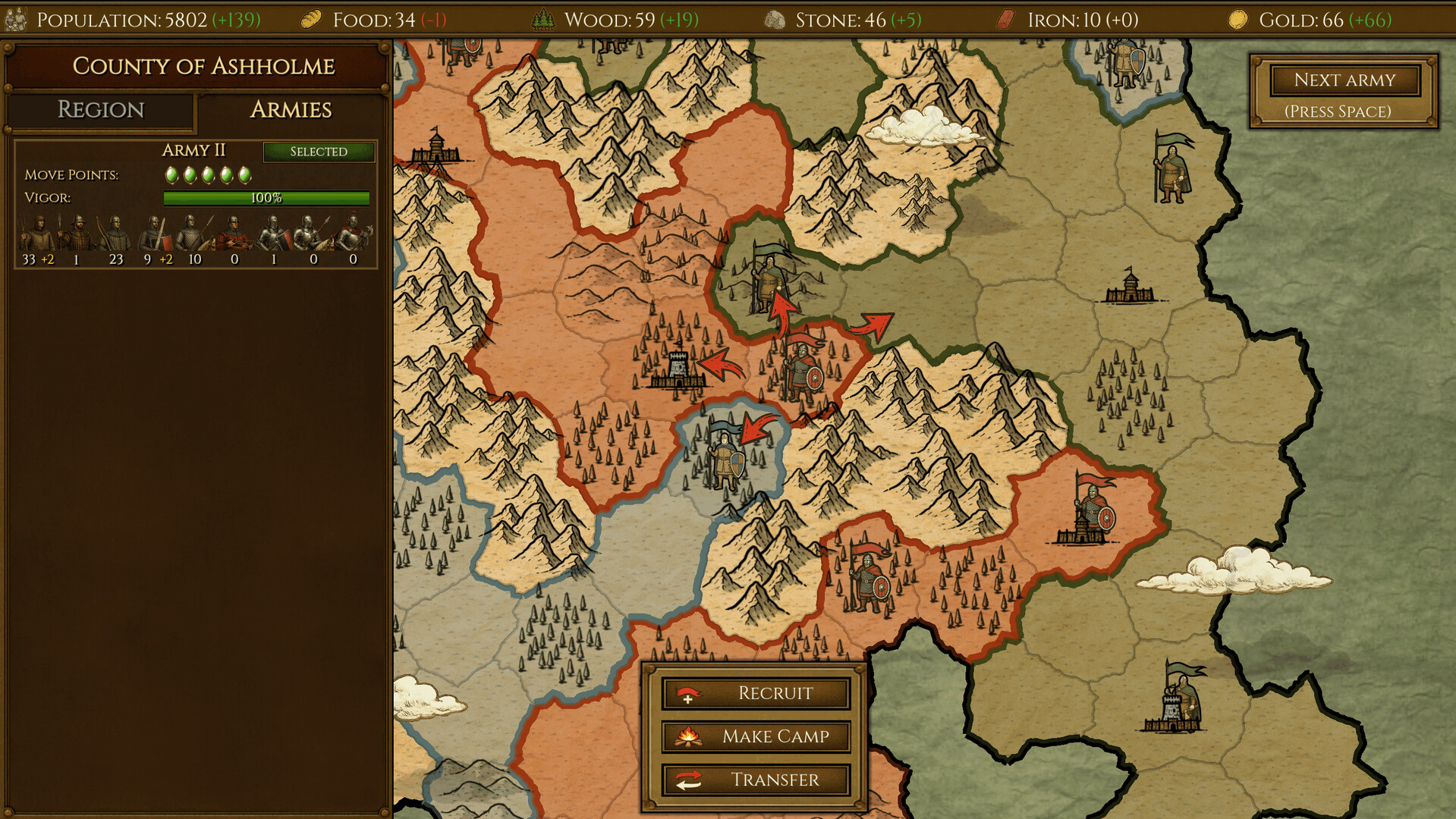The height and width of the screenshot is (819, 1456).
Task: Click the iron ingot icon in the top bar
Action: [x=1003, y=18]
